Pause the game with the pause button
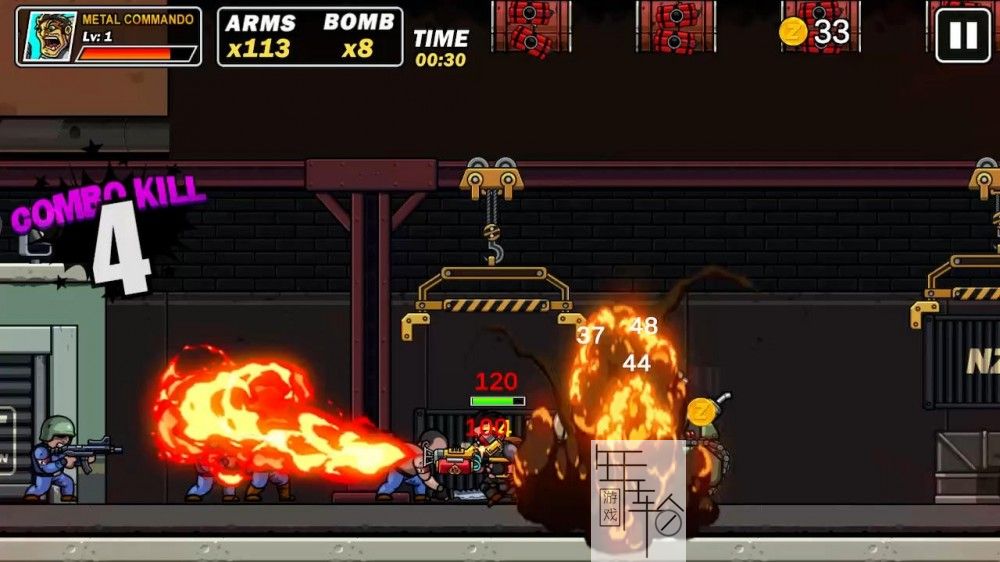This screenshot has width=1000, height=562. tap(962, 36)
